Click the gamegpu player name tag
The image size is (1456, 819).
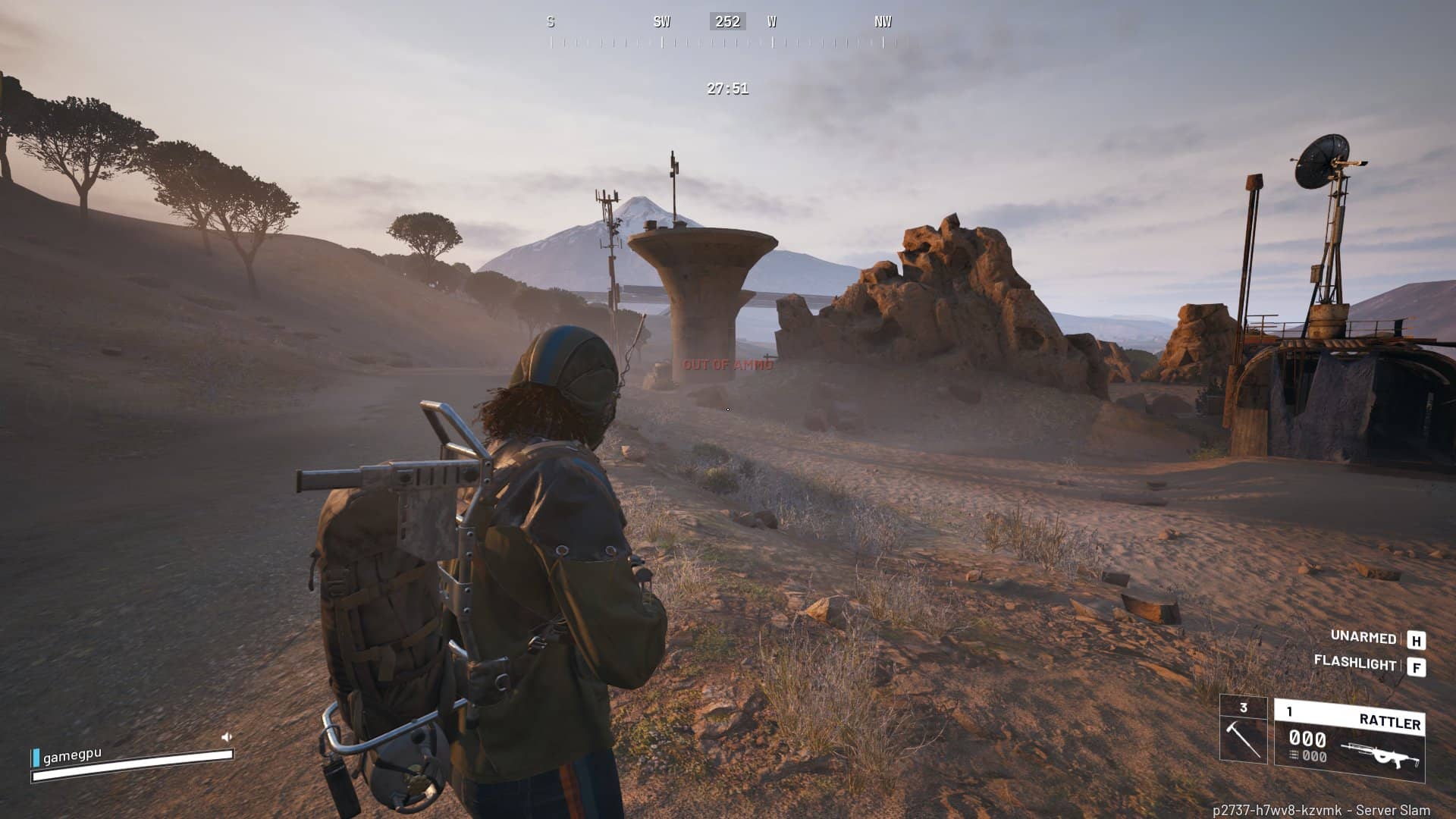(x=72, y=756)
